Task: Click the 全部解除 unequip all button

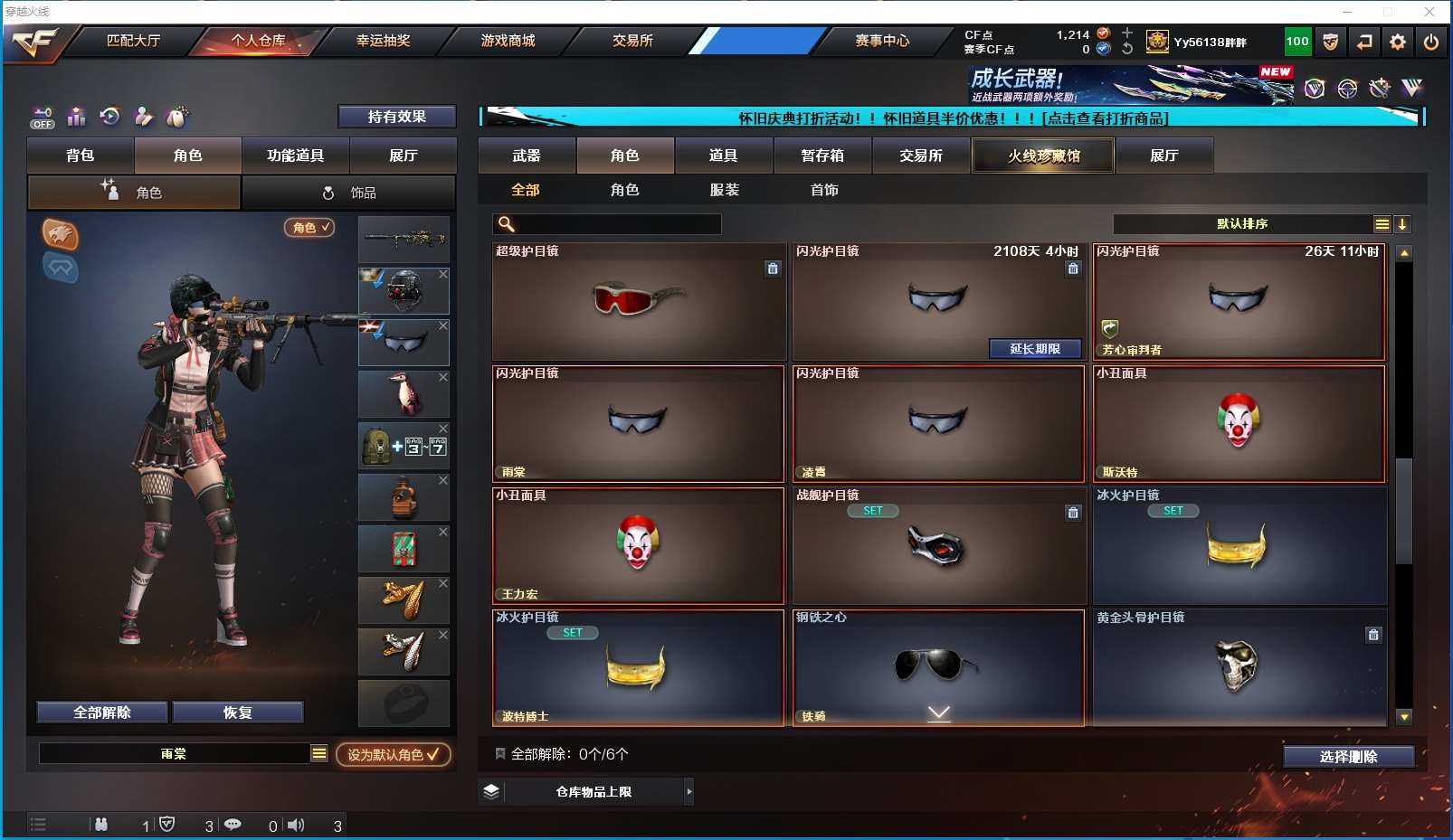Action: tap(102, 713)
